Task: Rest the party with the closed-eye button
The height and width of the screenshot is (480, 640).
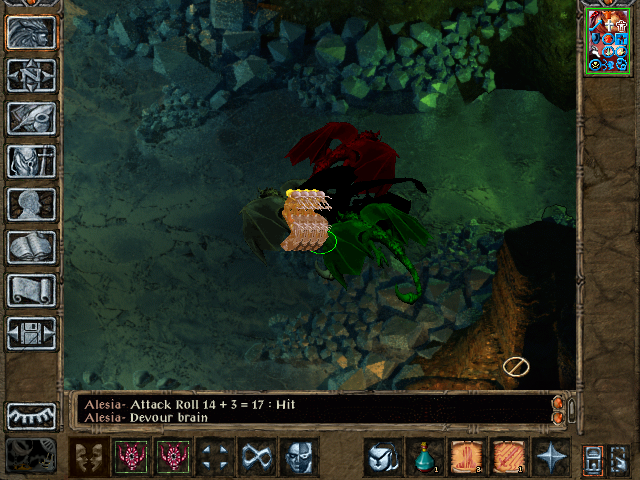Action: [32, 415]
